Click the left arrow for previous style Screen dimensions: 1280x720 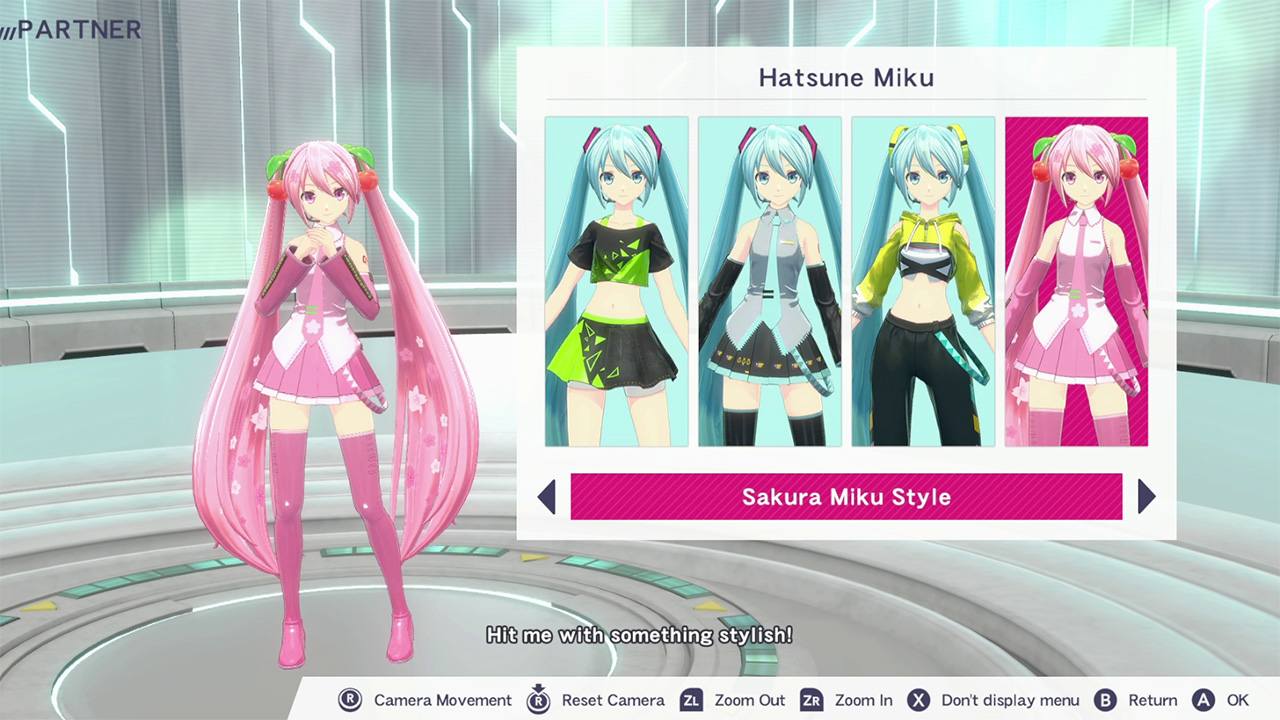[x=547, y=497]
